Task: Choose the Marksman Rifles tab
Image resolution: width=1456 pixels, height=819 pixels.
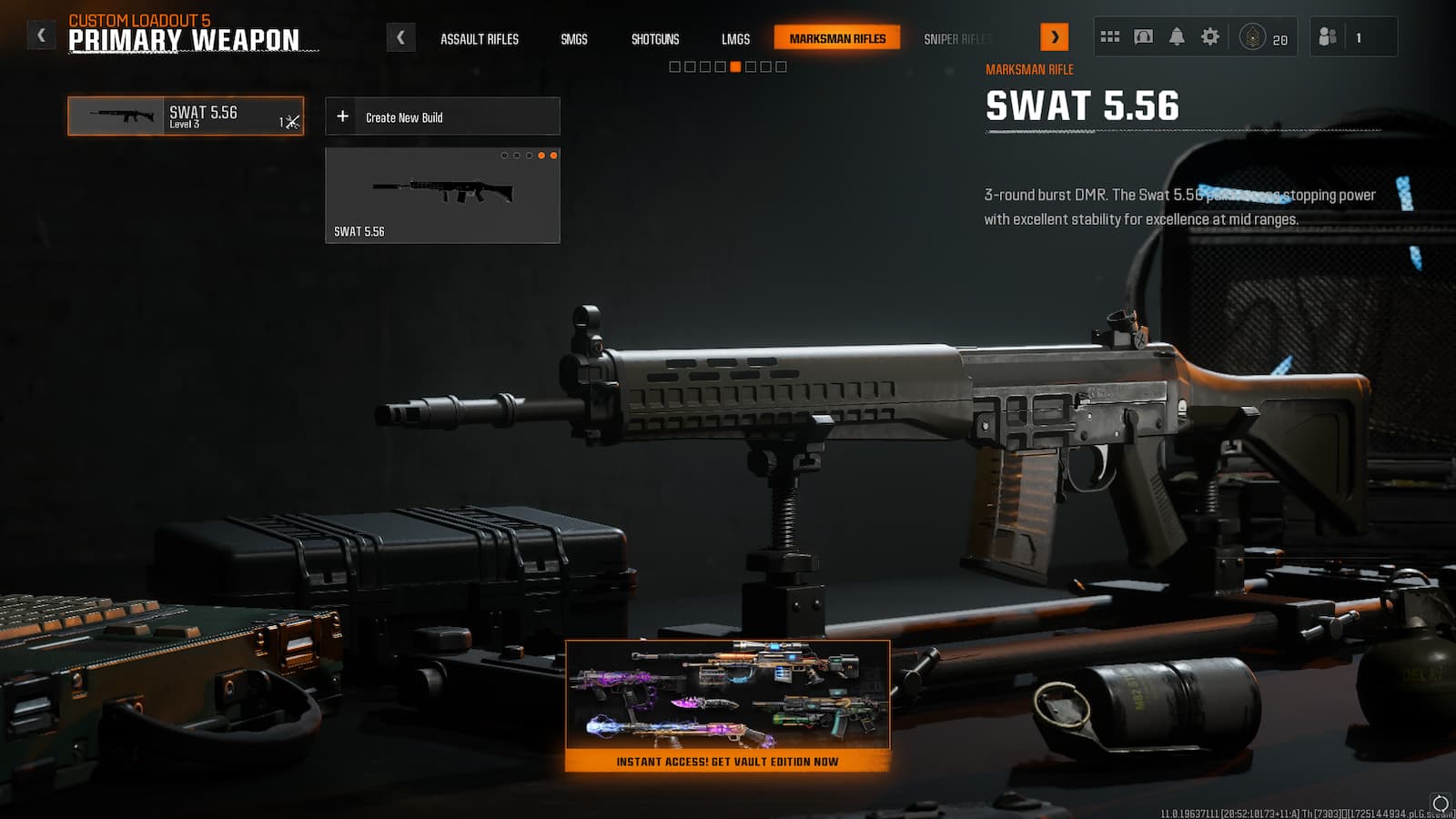Action: click(837, 38)
